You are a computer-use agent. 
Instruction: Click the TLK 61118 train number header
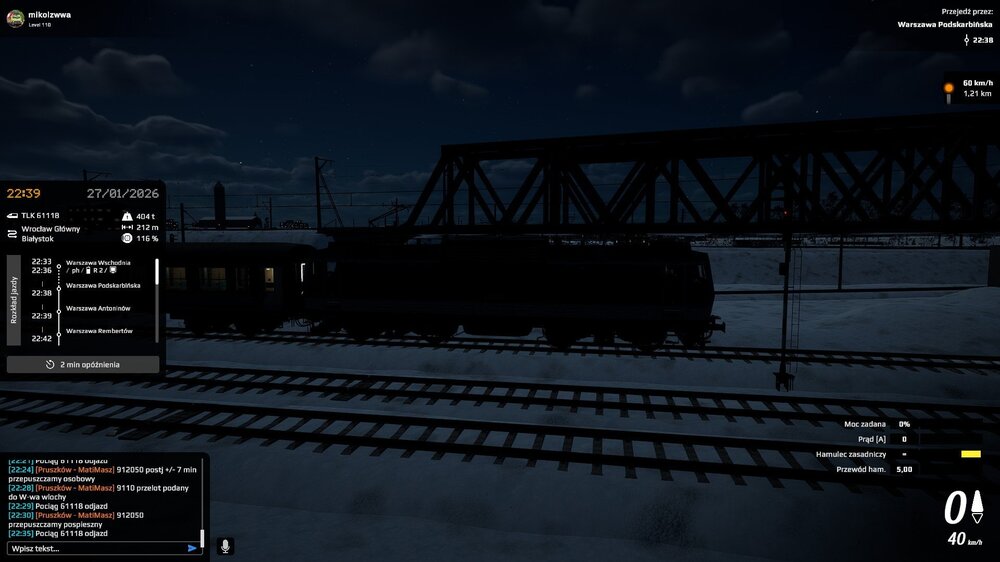coord(40,215)
